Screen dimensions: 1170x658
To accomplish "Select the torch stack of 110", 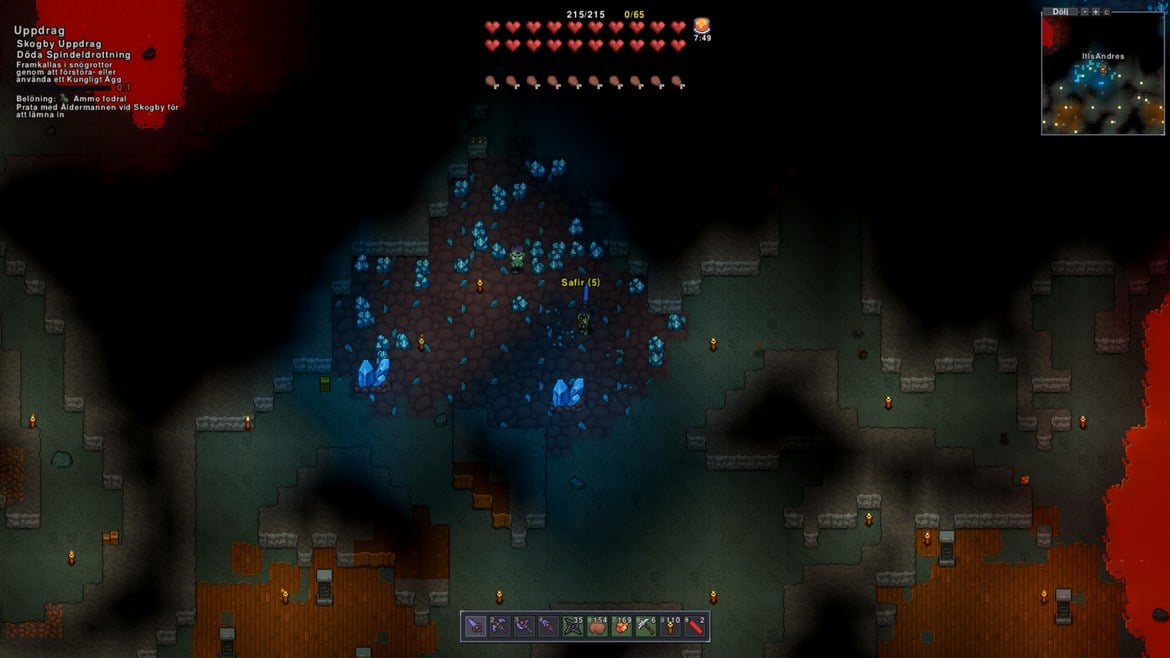I will [x=672, y=626].
